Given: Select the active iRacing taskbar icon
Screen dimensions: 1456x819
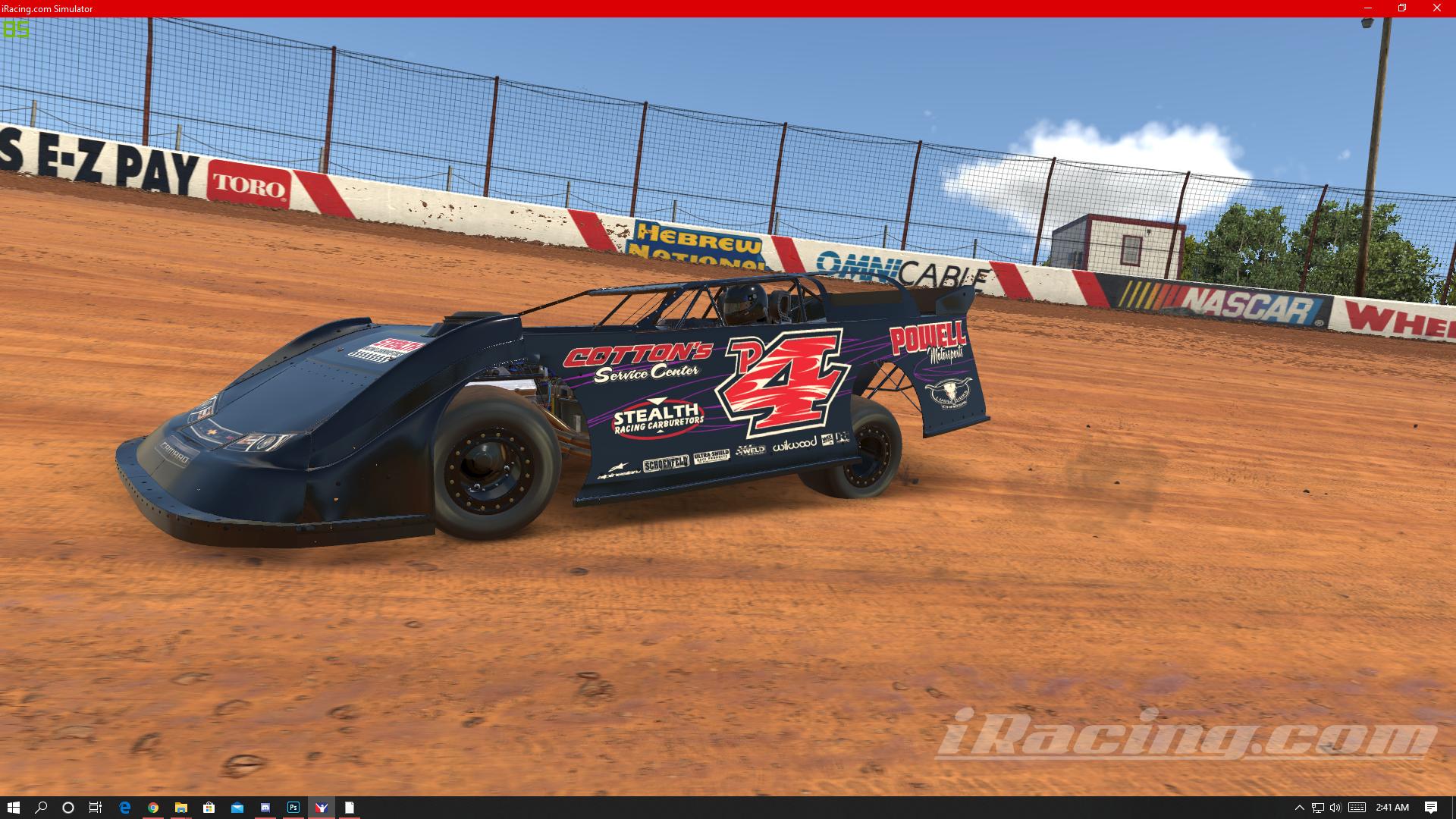Looking at the screenshot, I should pos(322,808).
